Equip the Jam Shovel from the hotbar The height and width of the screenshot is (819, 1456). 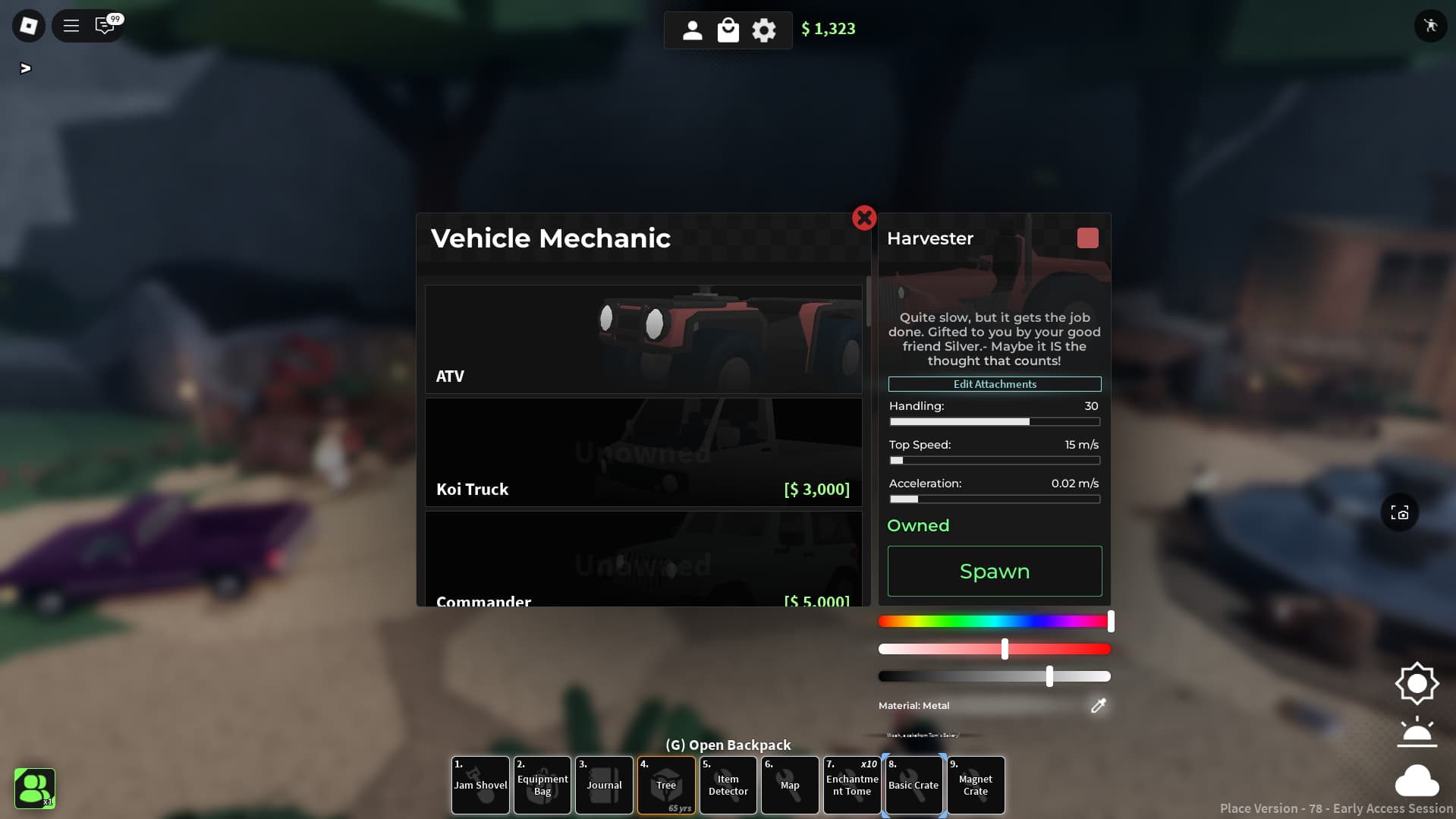coord(480,785)
